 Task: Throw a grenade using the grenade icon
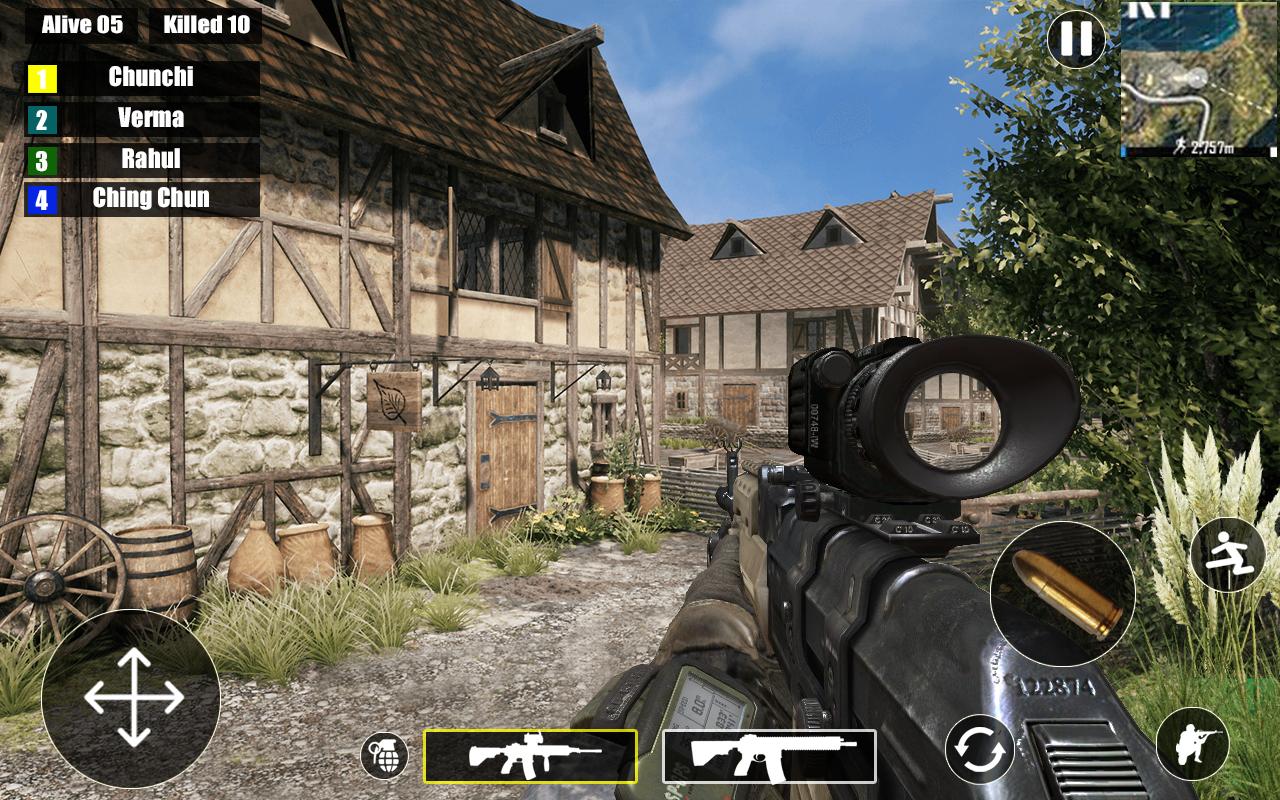(385, 756)
